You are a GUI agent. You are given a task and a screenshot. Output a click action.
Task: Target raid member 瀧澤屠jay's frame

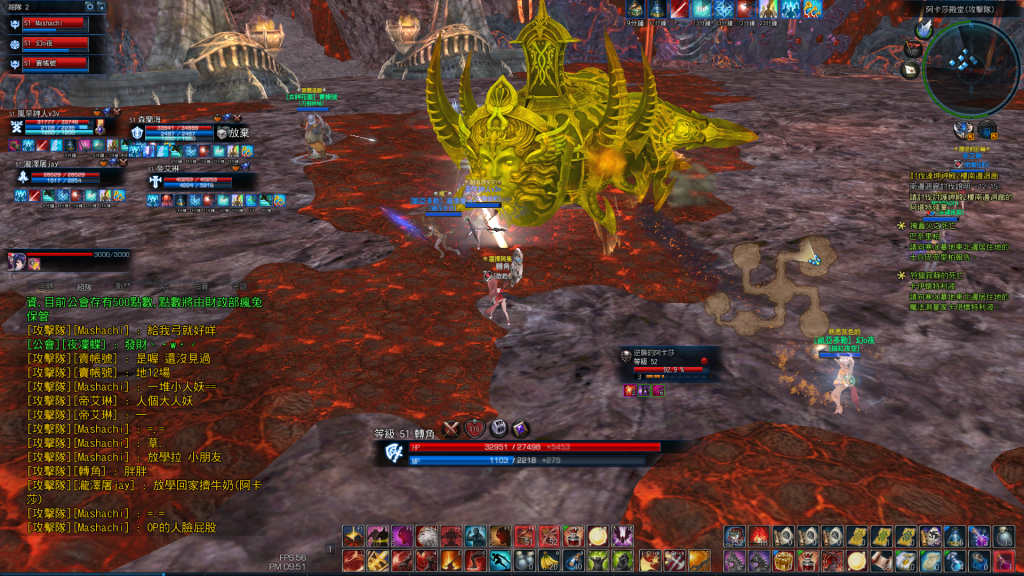pos(66,175)
